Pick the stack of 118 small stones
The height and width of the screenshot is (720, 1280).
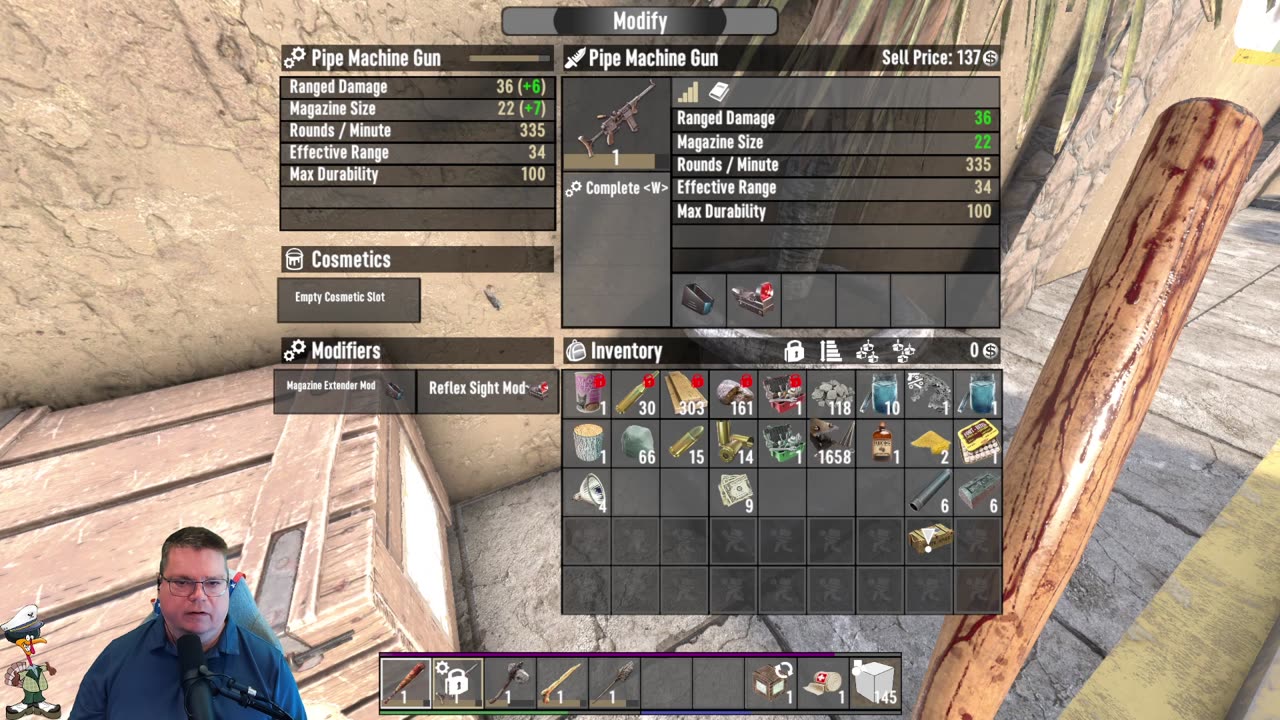(x=831, y=394)
